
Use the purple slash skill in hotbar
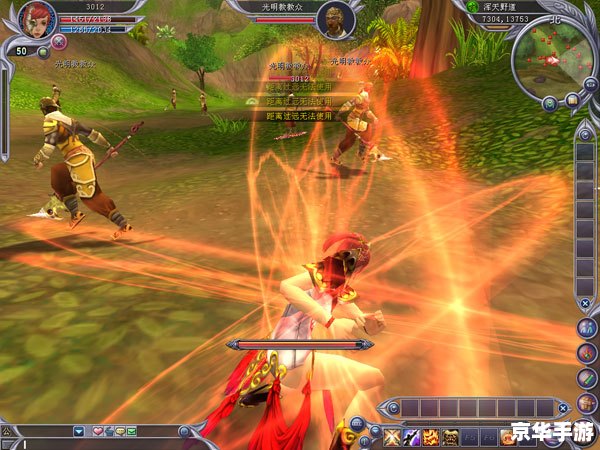(x=410, y=436)
